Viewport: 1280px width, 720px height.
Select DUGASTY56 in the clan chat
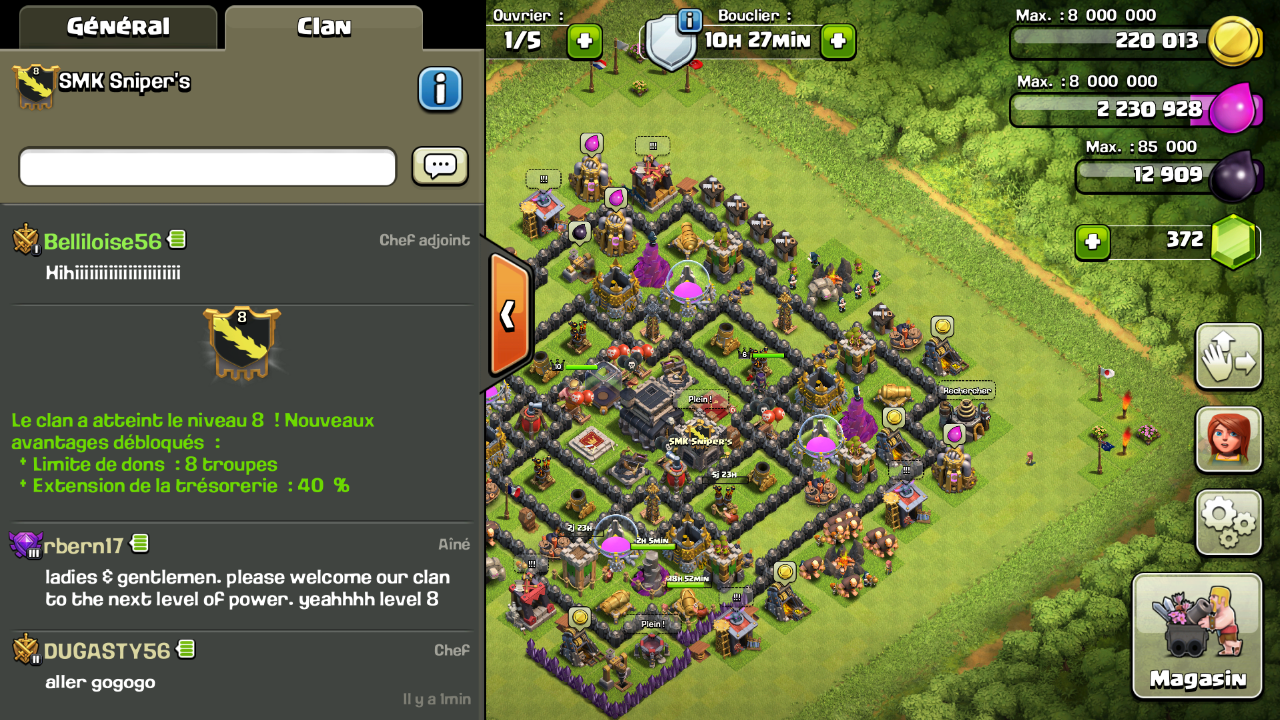click(106, 650)
